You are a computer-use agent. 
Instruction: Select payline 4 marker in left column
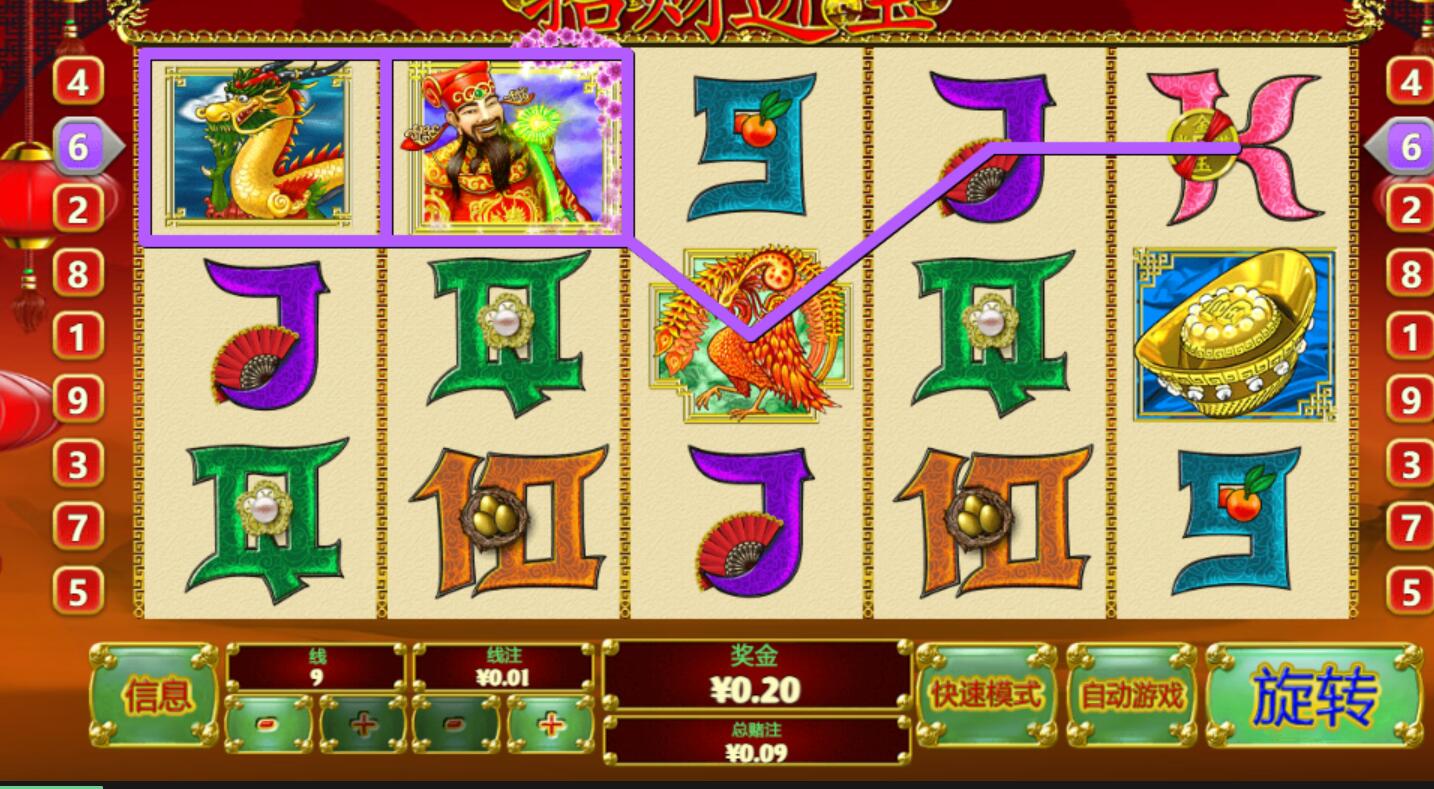point(78,83)
